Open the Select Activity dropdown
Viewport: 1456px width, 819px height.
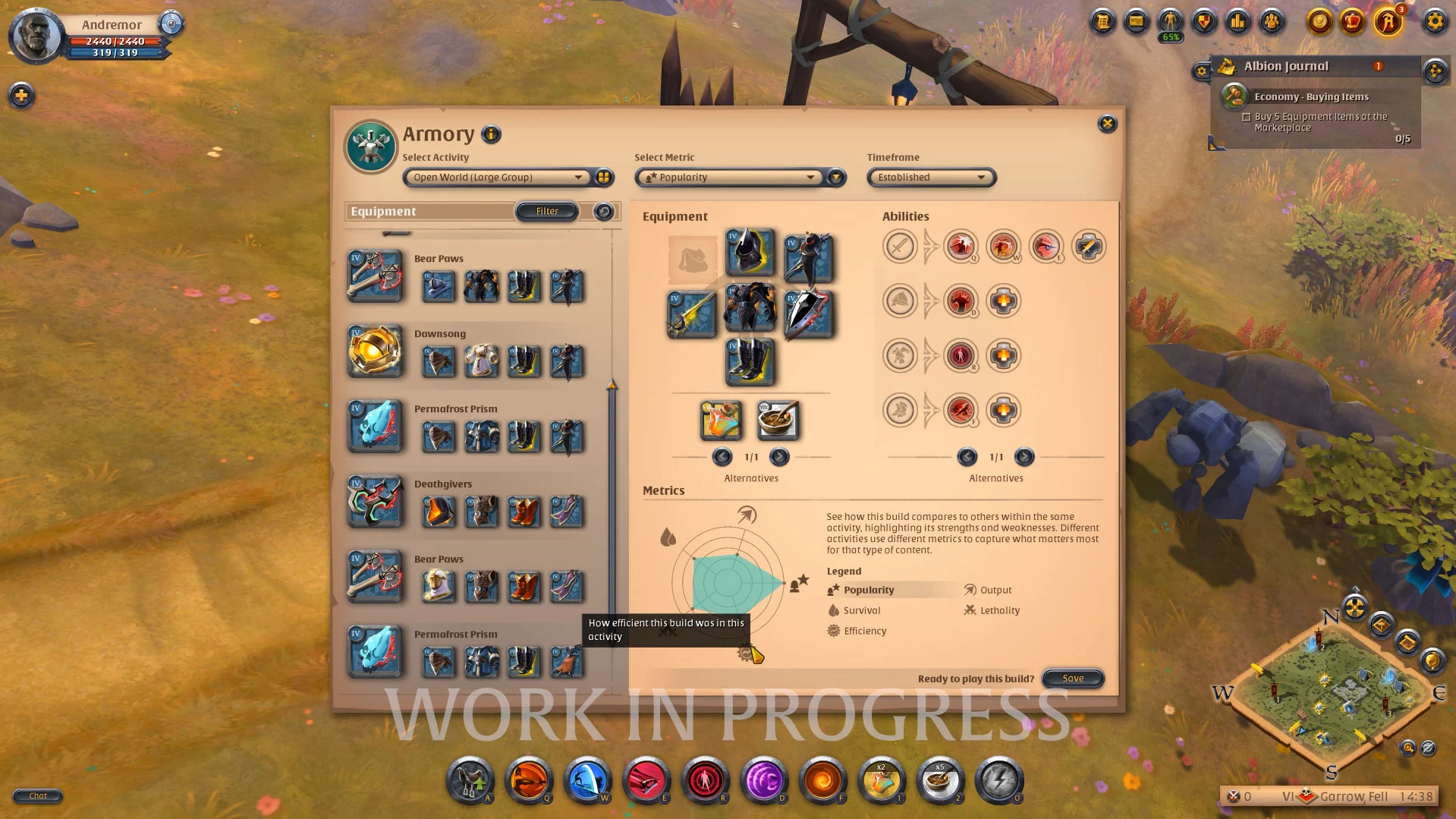(x=497, y=177)
